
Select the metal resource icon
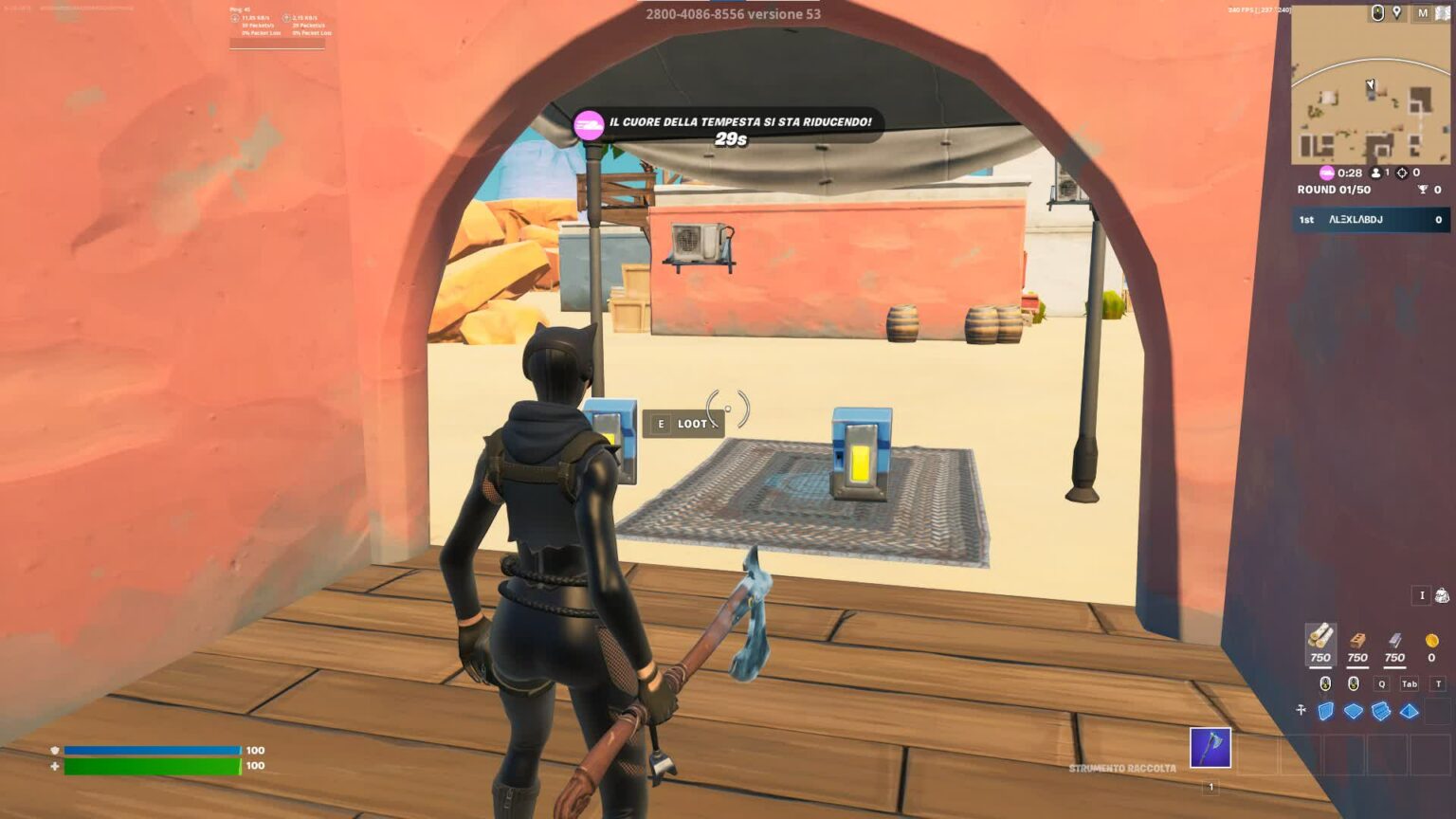(x=1393, y=645)
